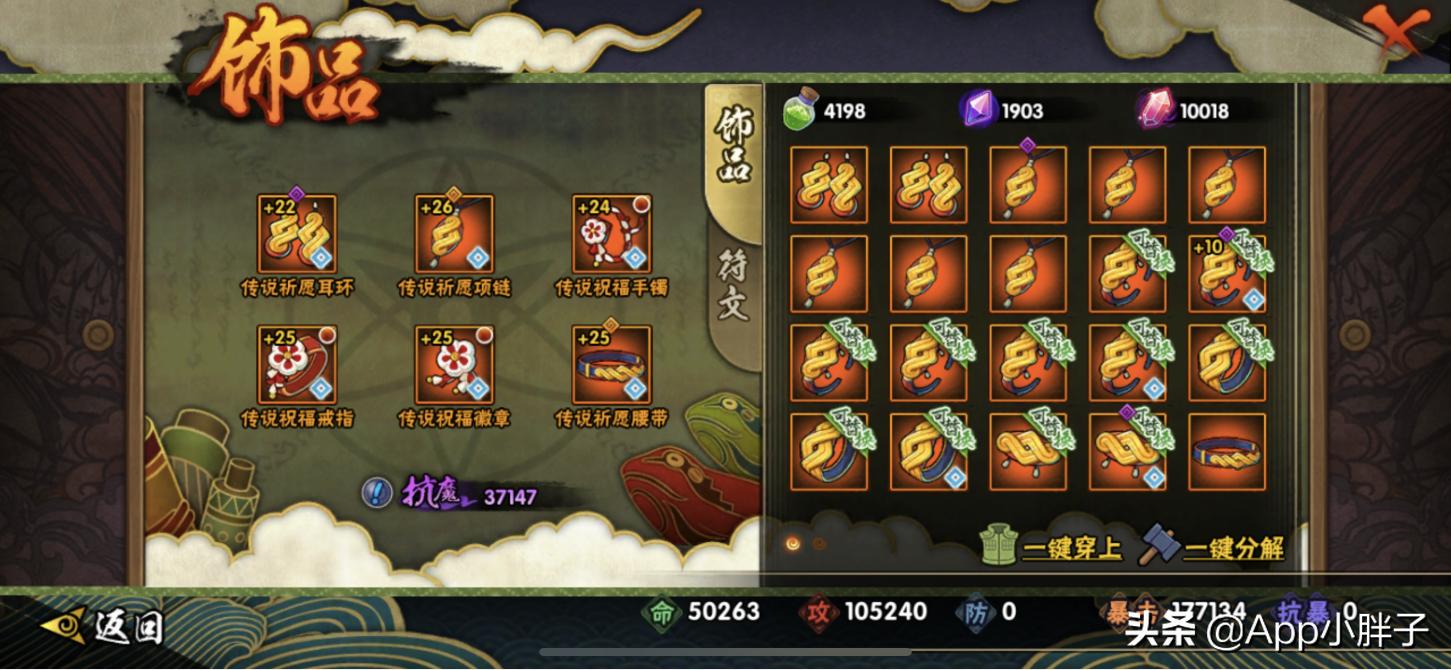Viewport: 1451px width, 670px height.
Task: Tap the purple crystal currency icon
Action: 978,109
